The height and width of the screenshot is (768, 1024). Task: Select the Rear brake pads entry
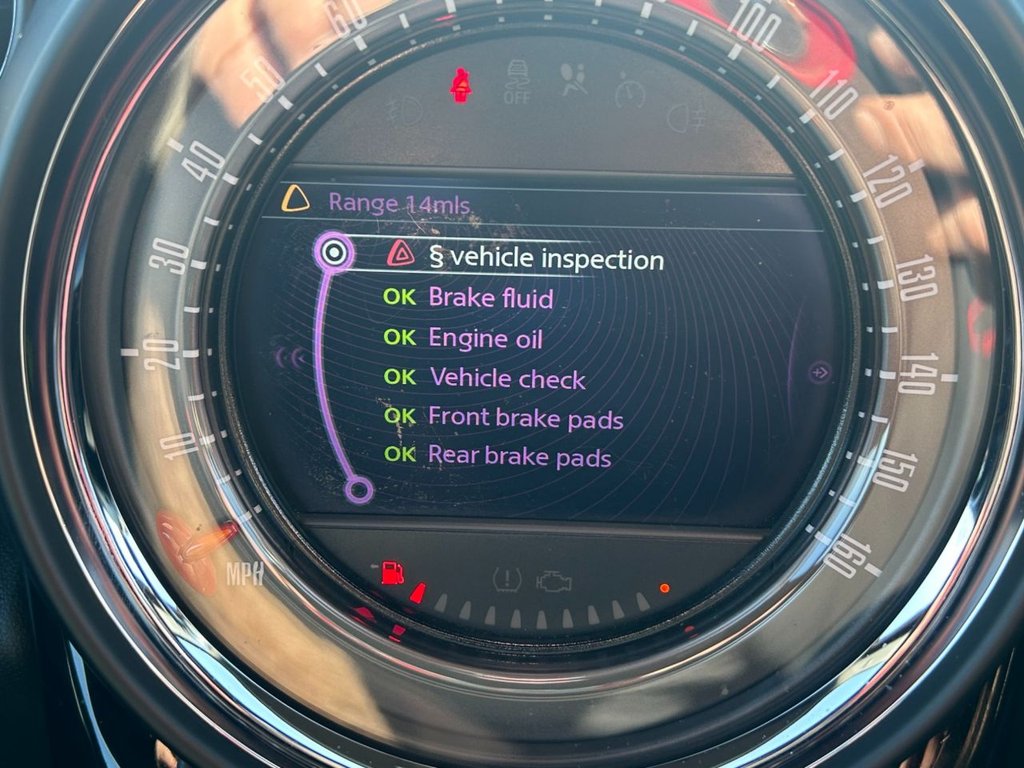click(519, 457)
